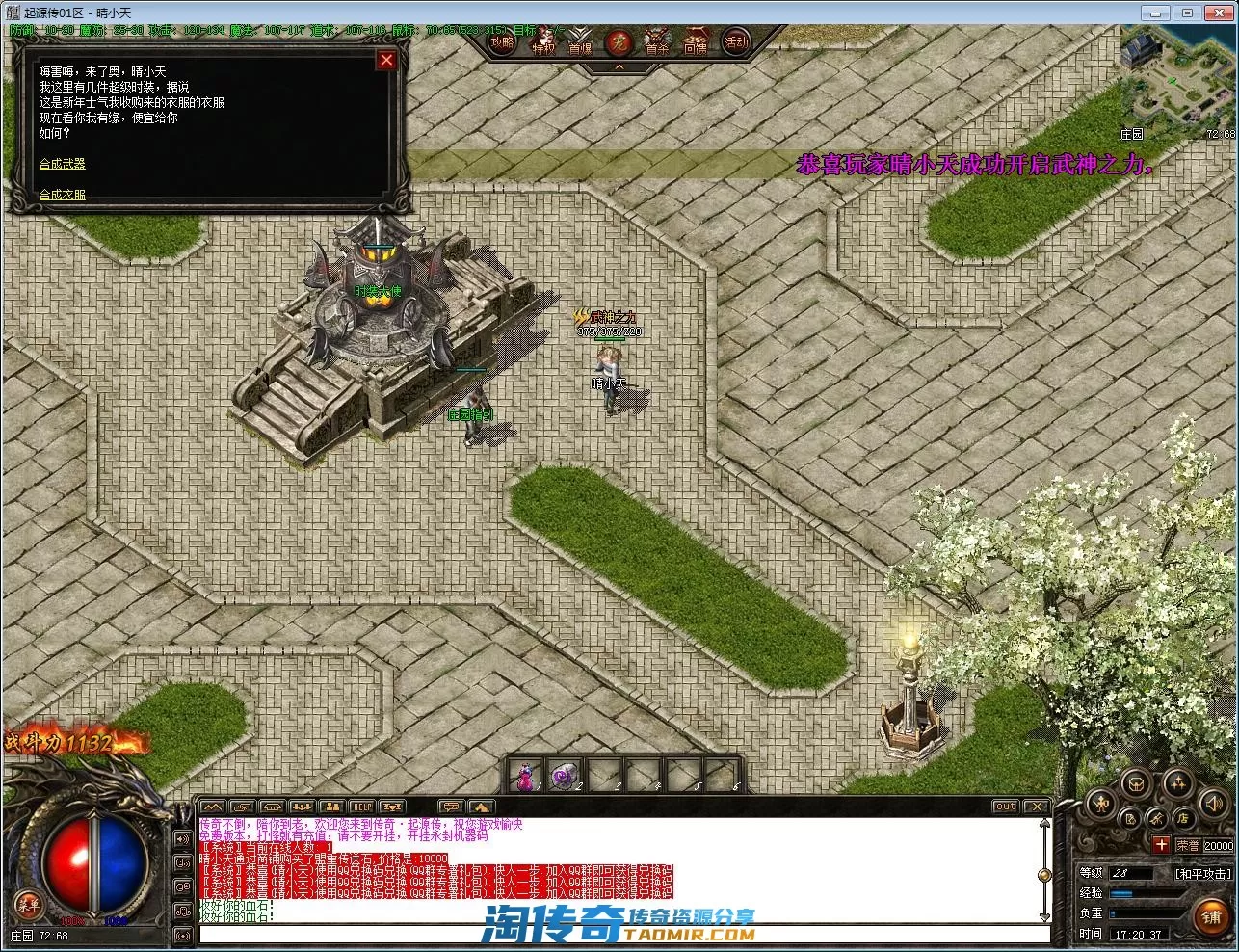This screenshot has width=1239, height=952.
Task: Choose the 合成衣服 dialogue option
Action: 62,195
